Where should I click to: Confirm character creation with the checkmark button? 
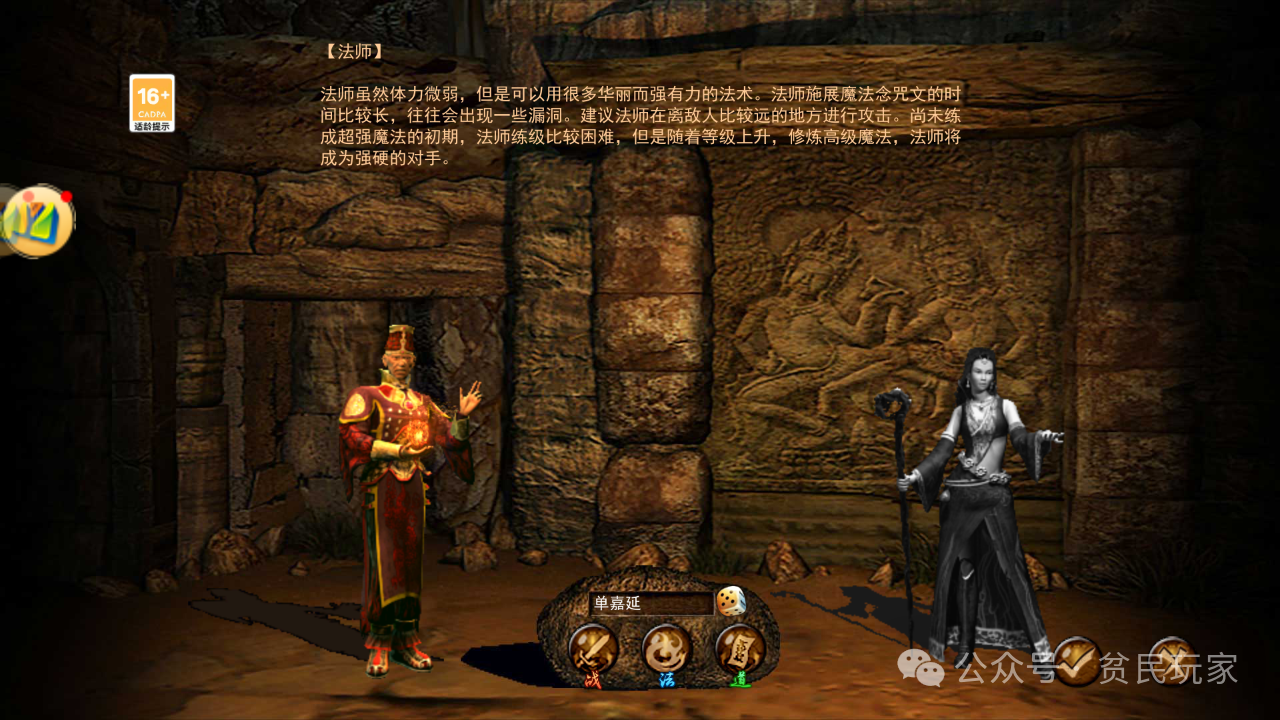pos(1077,661)
